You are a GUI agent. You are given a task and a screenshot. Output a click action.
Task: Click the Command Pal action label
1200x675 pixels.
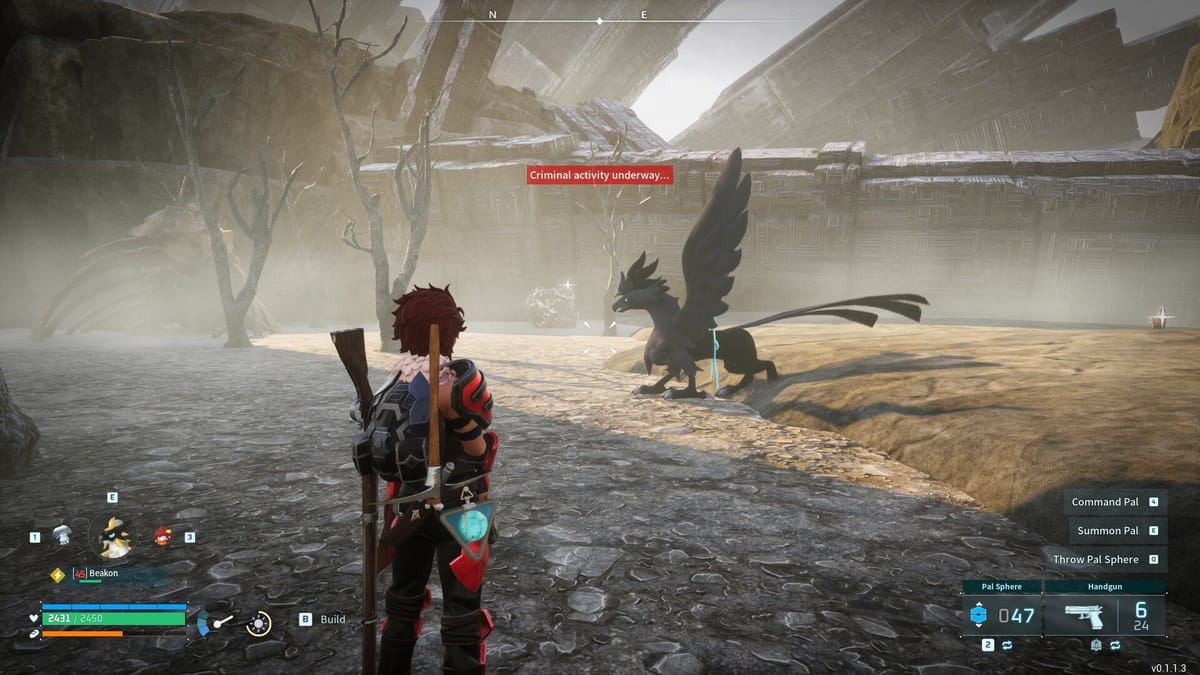tap(1105, 502)
